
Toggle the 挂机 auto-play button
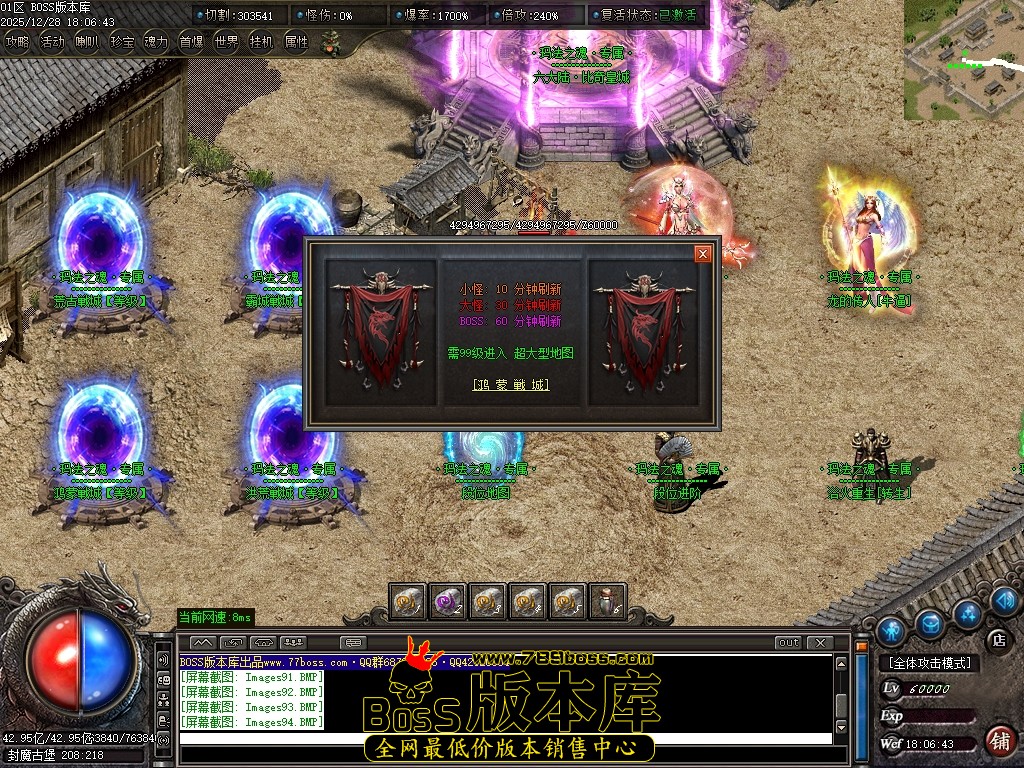[261, 42]
